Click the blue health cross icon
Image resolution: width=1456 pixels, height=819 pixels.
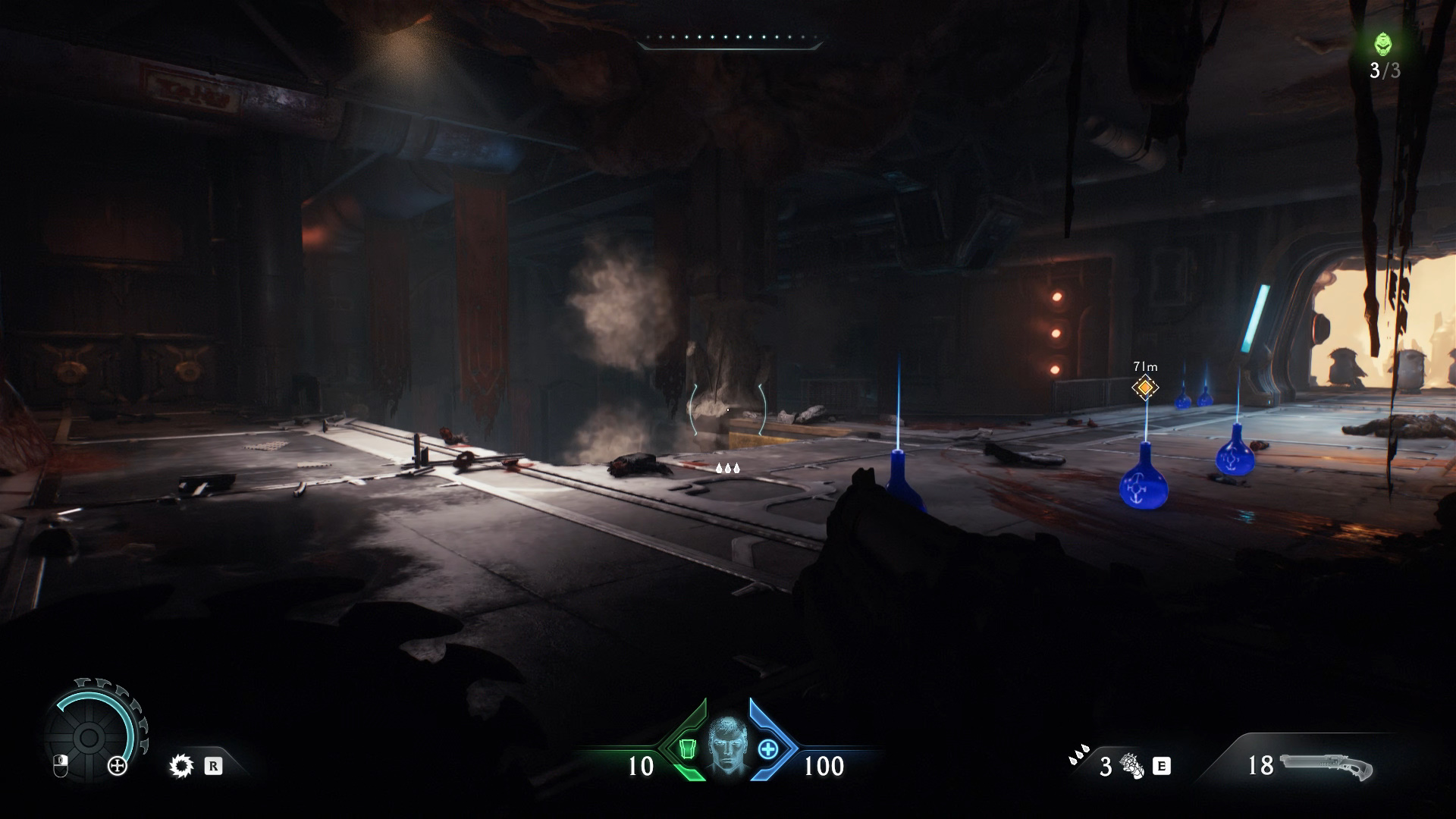pyautogui.click(x=768, y=749)
